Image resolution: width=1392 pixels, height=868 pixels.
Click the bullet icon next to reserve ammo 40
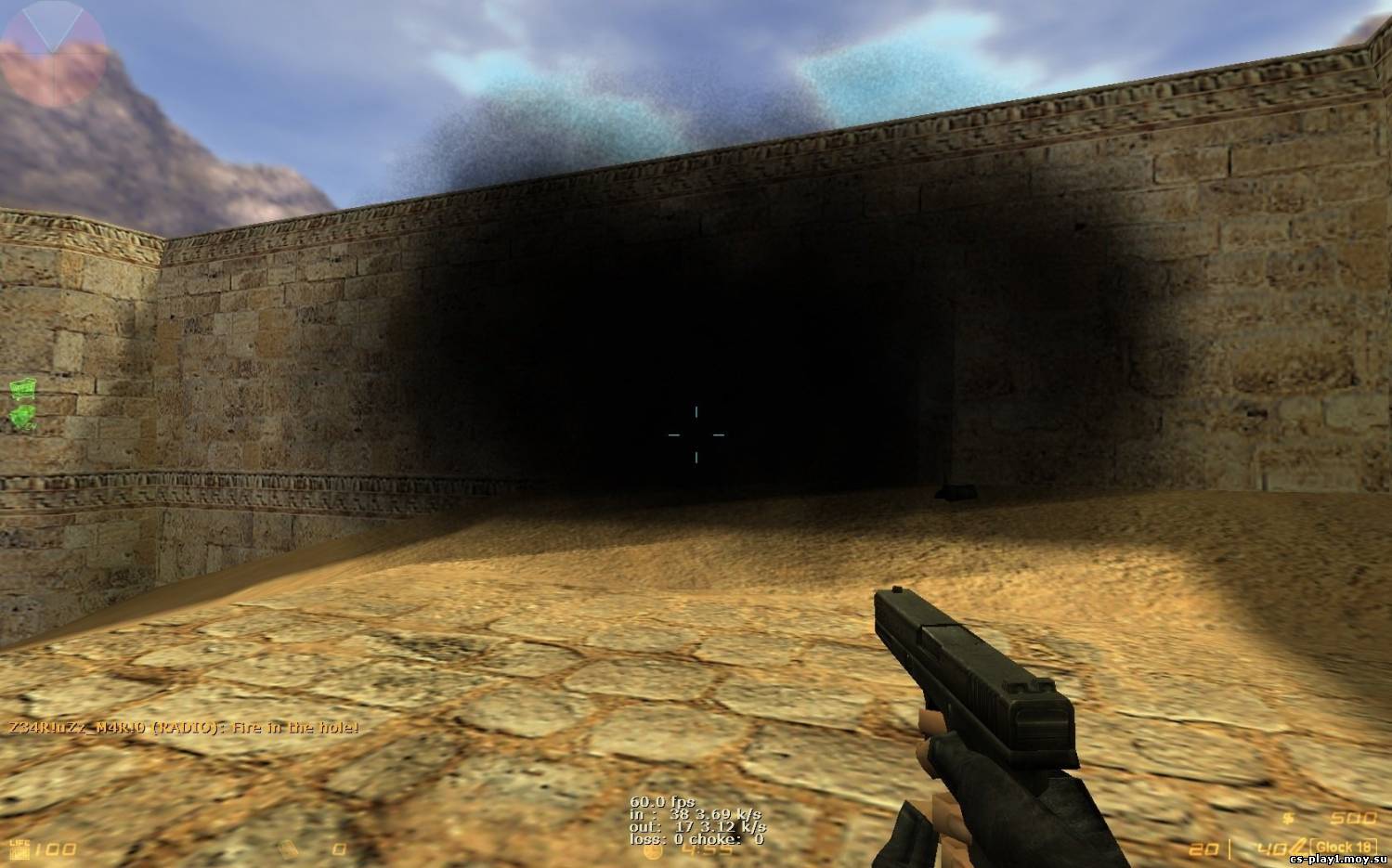coord(1298,845)
